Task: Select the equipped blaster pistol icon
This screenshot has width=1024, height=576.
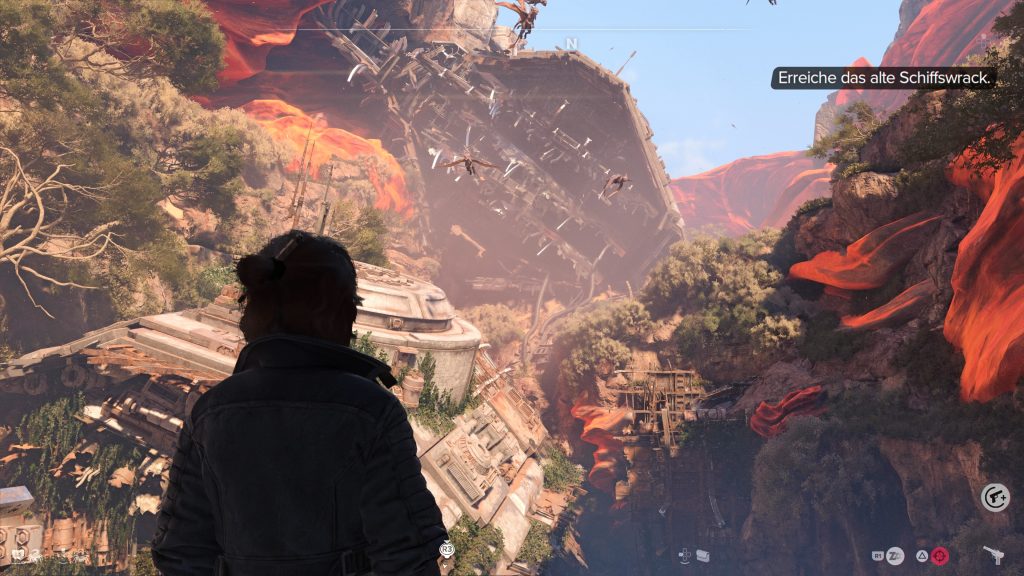Action: click(994, 554)
